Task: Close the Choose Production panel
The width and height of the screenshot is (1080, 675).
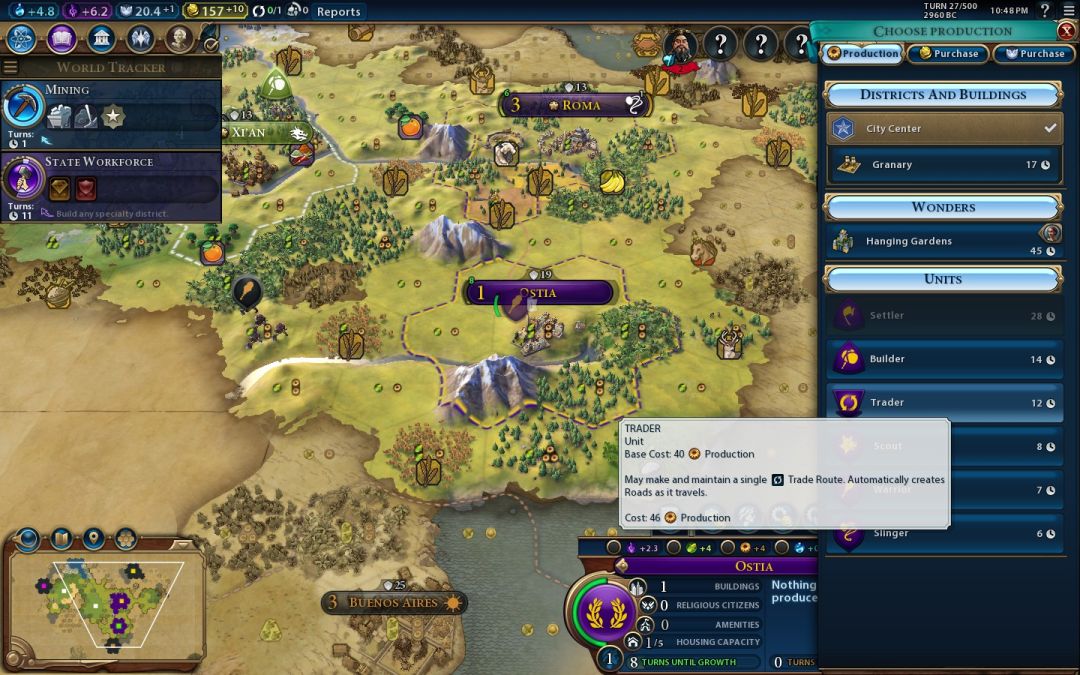Action: tap(1066, 31)
